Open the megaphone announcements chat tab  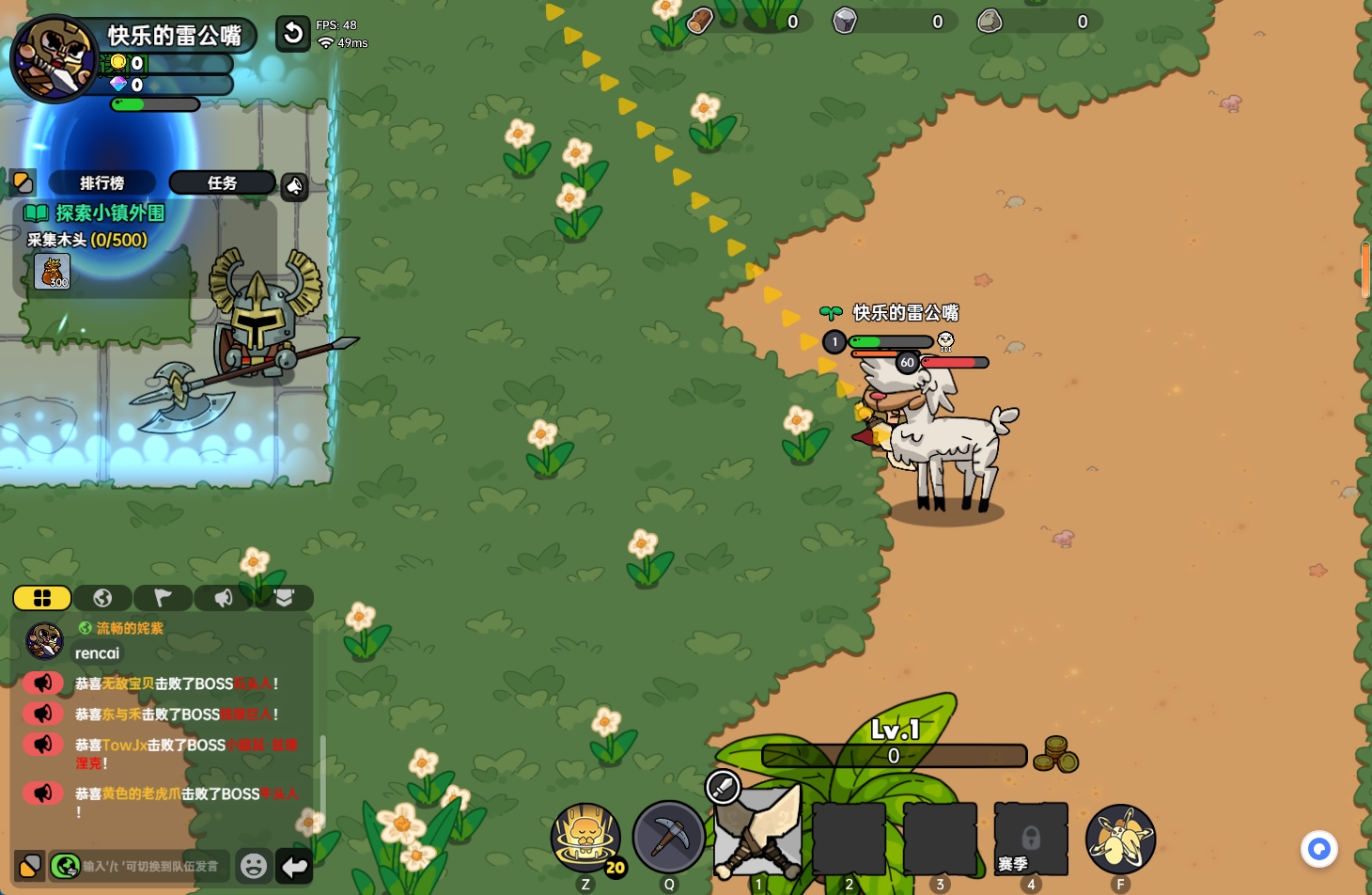[223, 598]
